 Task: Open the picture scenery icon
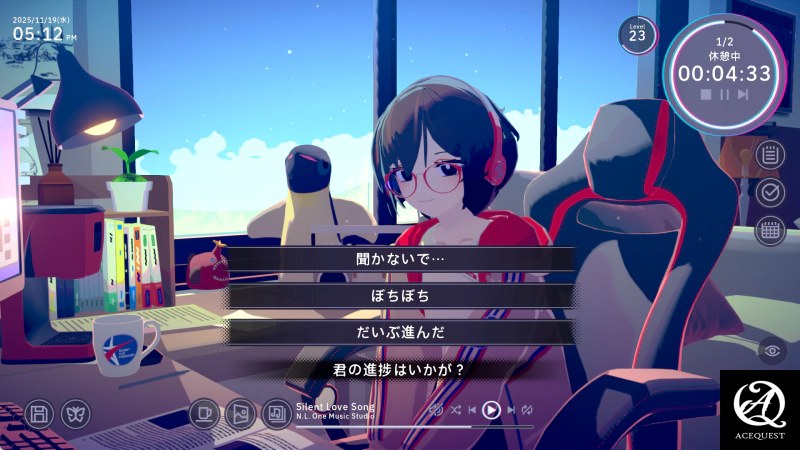pyautogui.click(x=240, y=413)
